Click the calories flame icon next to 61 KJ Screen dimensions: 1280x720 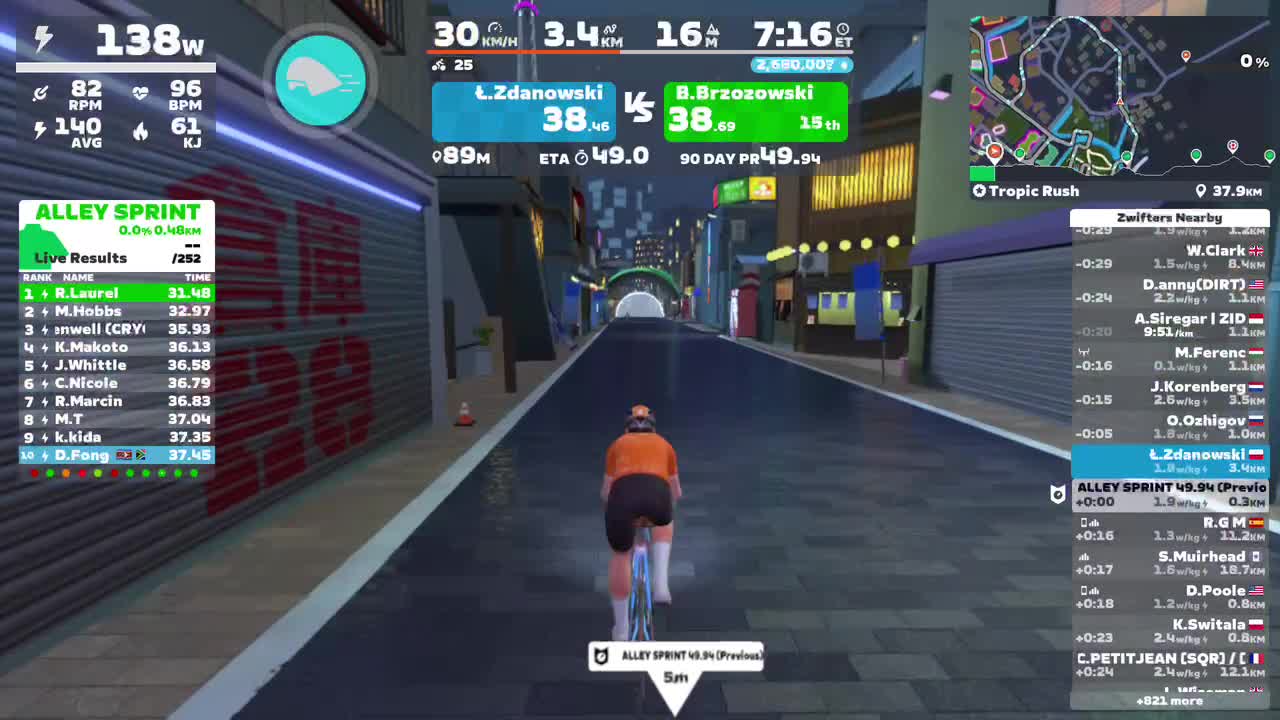coord(141,131)
